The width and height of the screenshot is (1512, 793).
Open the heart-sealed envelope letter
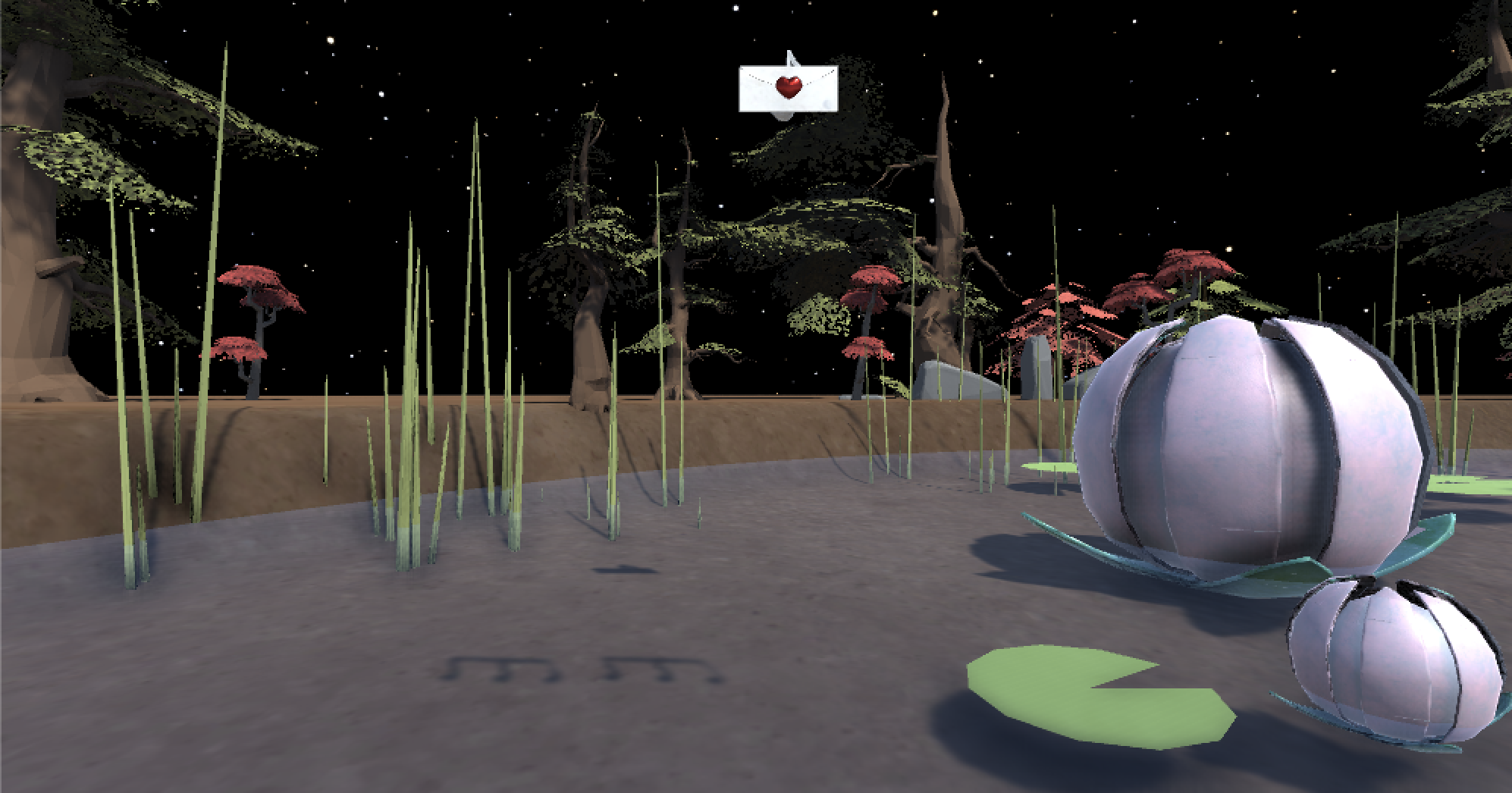click(x=789, y=88)
